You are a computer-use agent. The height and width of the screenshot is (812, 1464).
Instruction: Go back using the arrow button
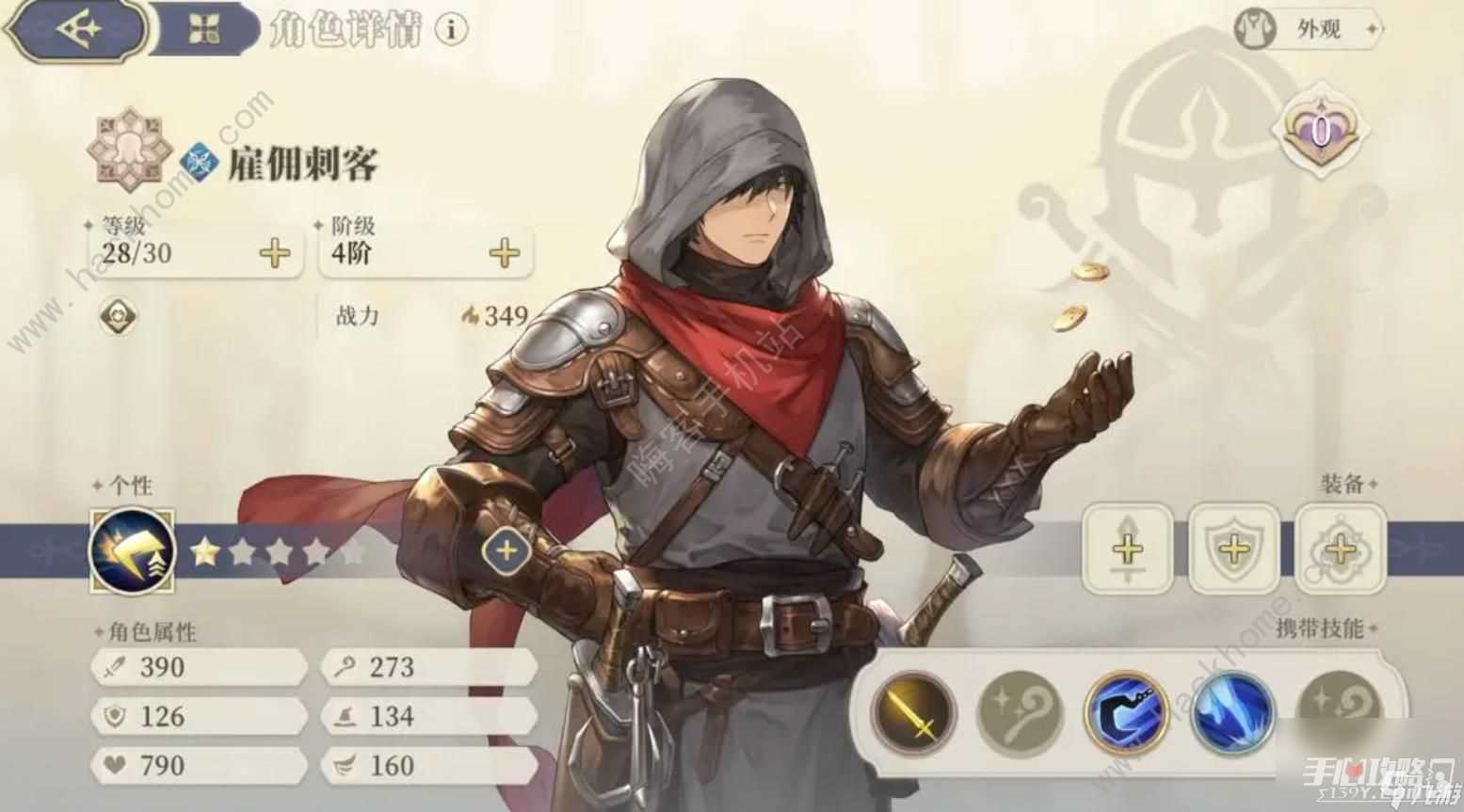(75, 30)
